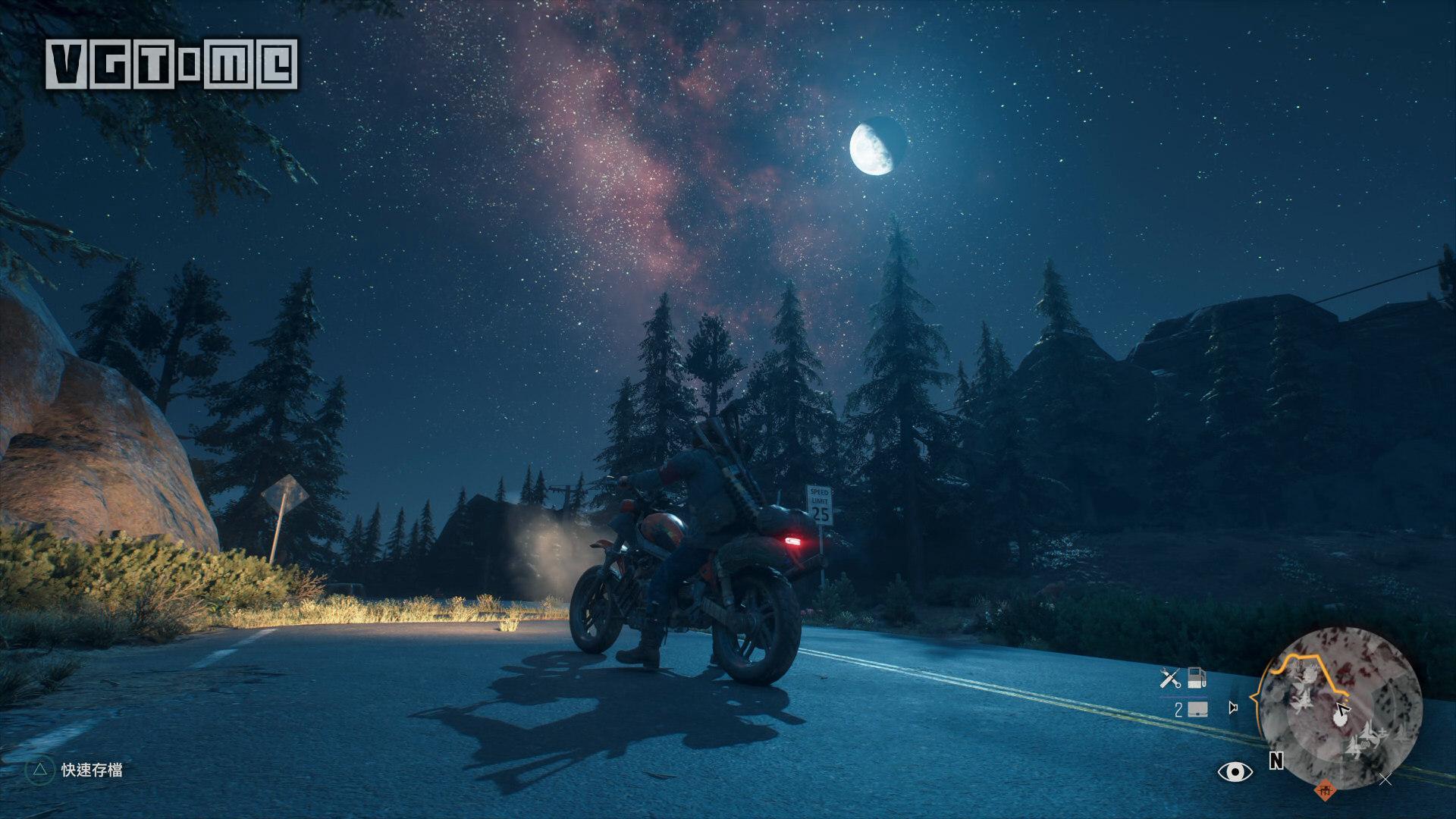Screen dimensions: 1456x819
Task: Click the fuel pump gauge icon
Action: [1197, 677]
